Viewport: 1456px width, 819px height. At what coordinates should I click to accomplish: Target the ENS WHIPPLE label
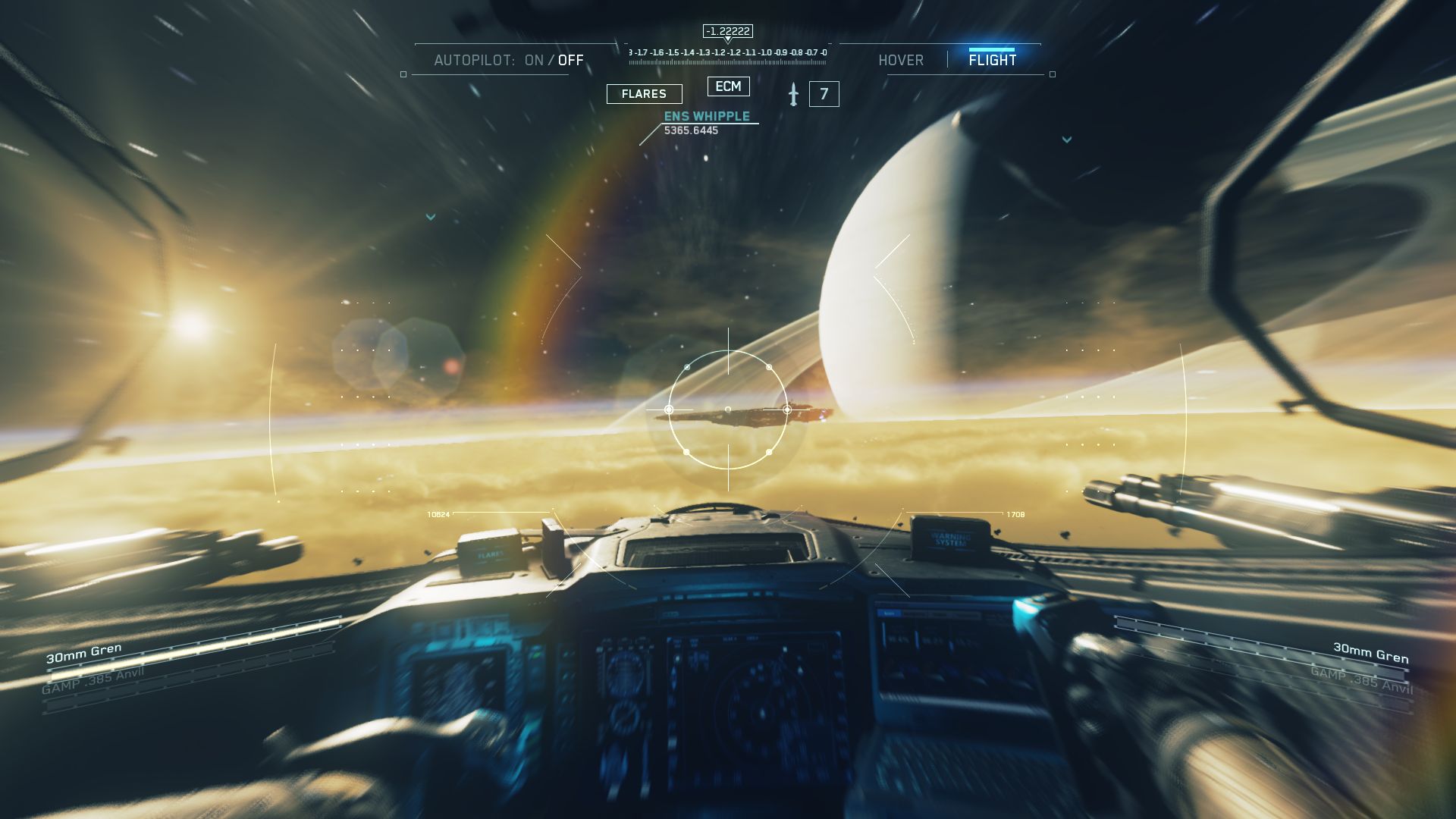(x=707, y=116)
